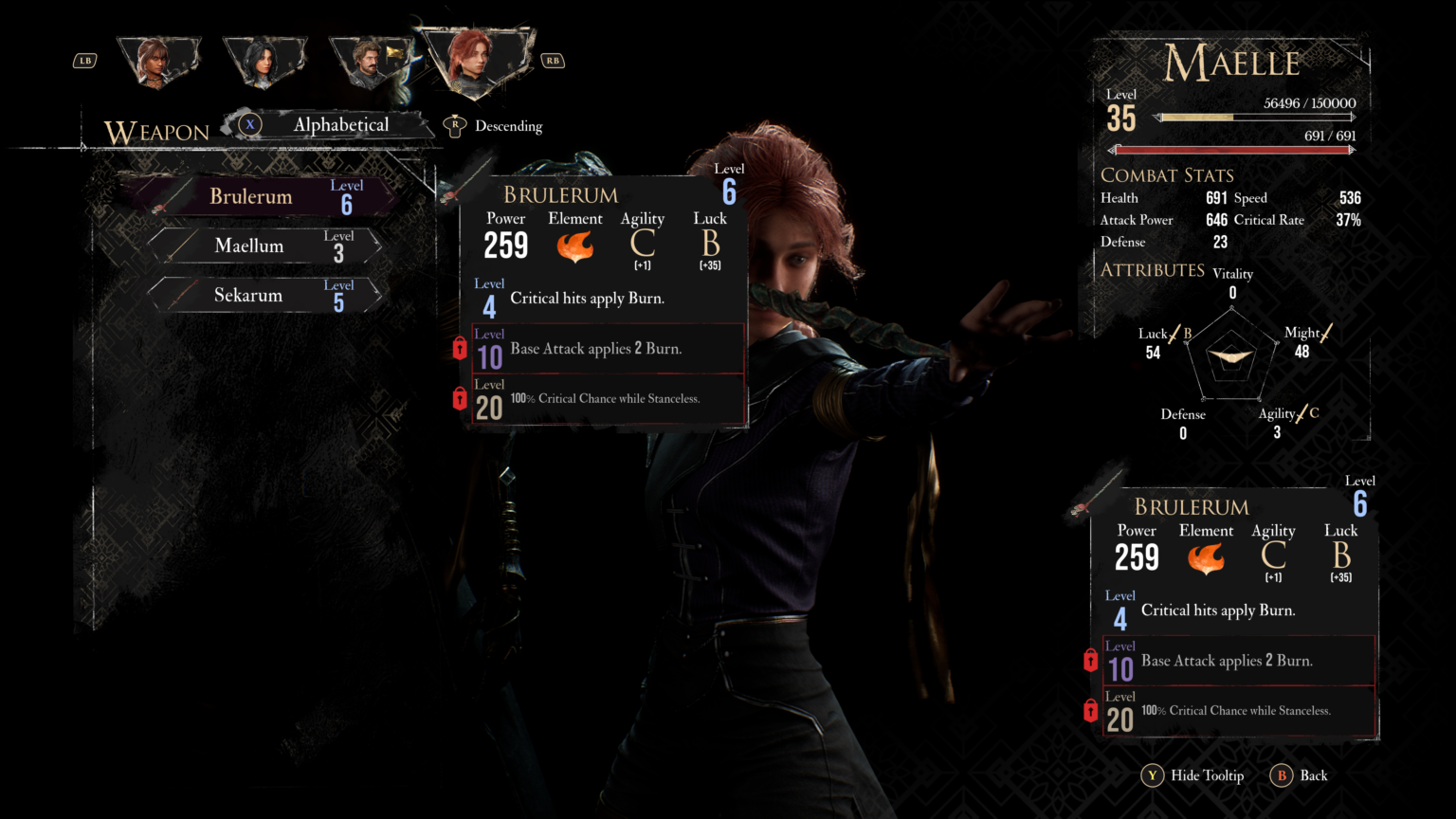The width and height of the screenshot is (1456, 819).
Task: Click the fire element icon on Brulerum tooltip
Action: point(575,246)
